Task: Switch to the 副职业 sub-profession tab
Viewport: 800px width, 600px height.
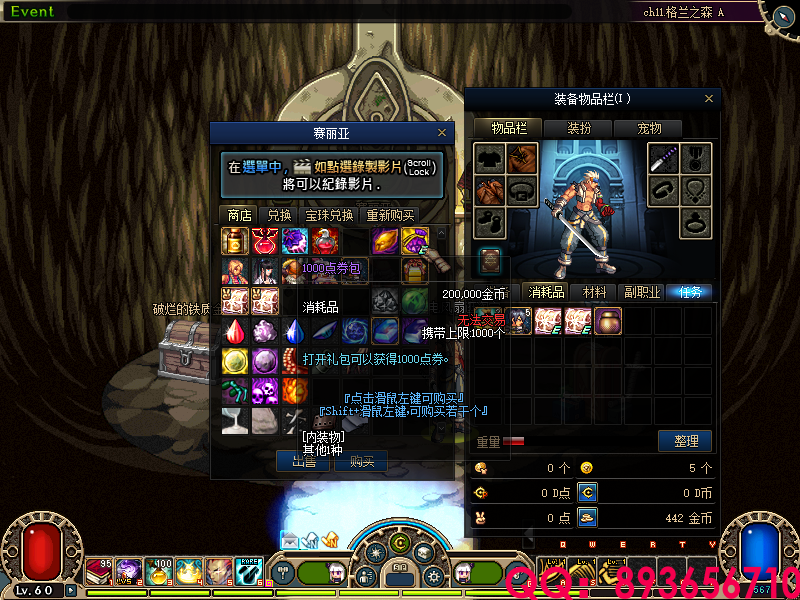Action: tap(642, 292)
